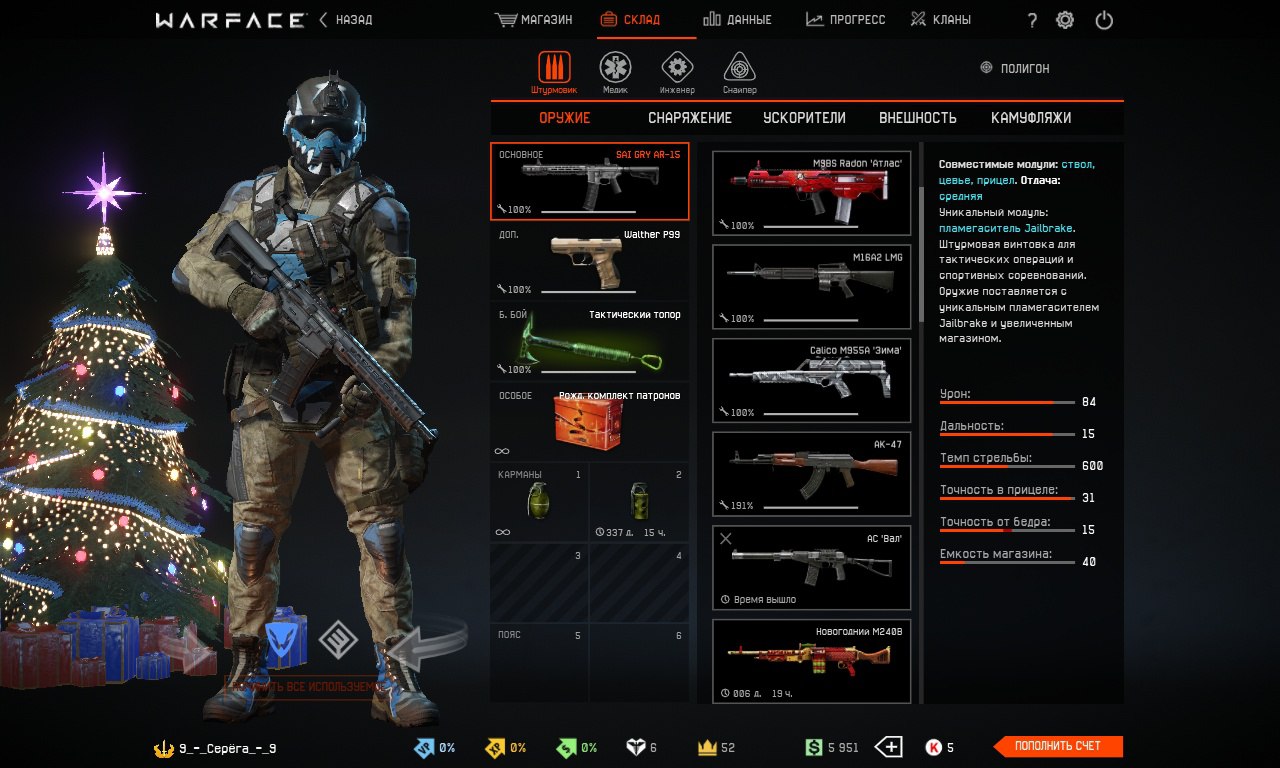
Task: Open the ВНЕШНОСТЬ tab
Action: 917,118
